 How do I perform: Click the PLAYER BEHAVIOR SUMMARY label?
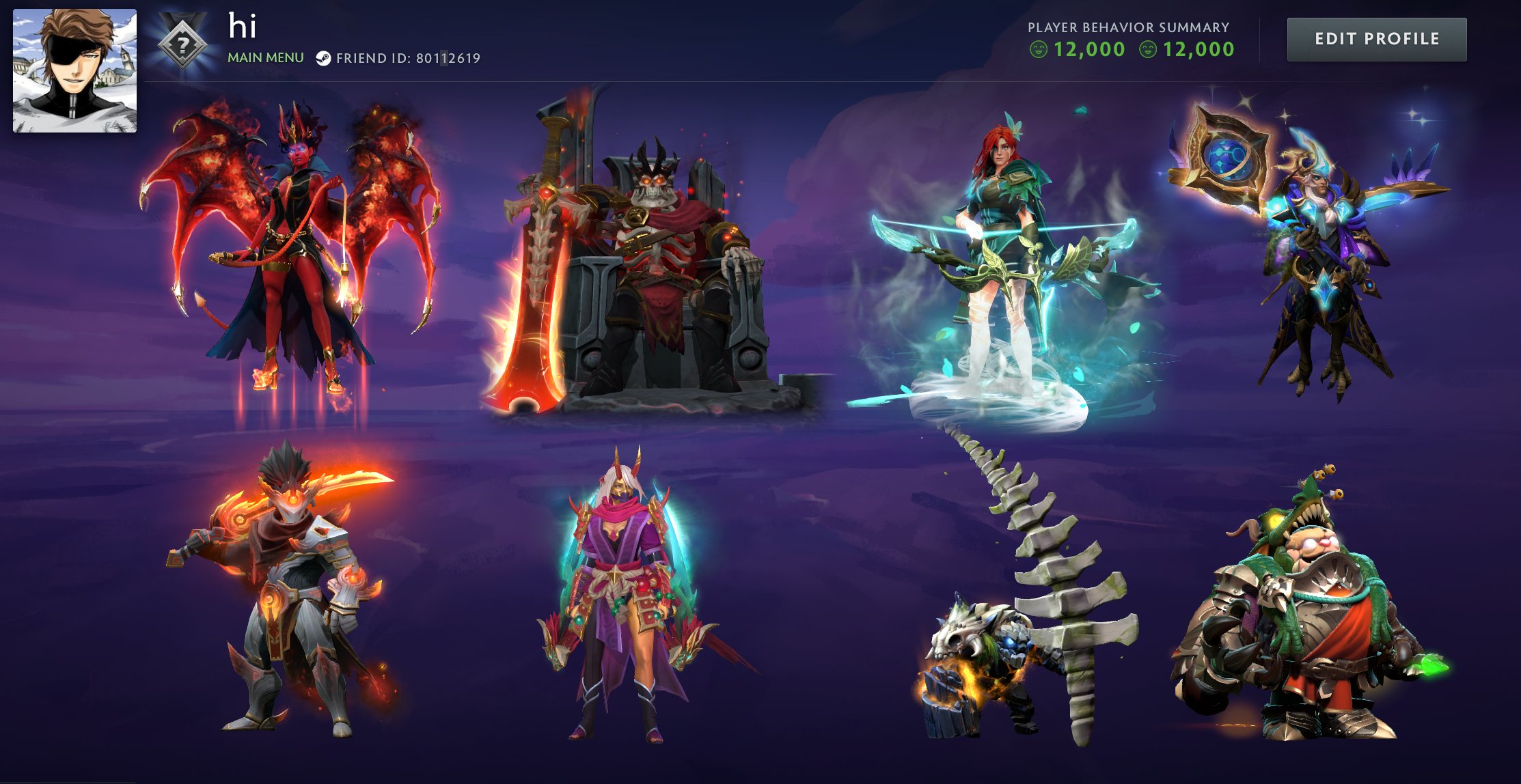coord(1127,27)
